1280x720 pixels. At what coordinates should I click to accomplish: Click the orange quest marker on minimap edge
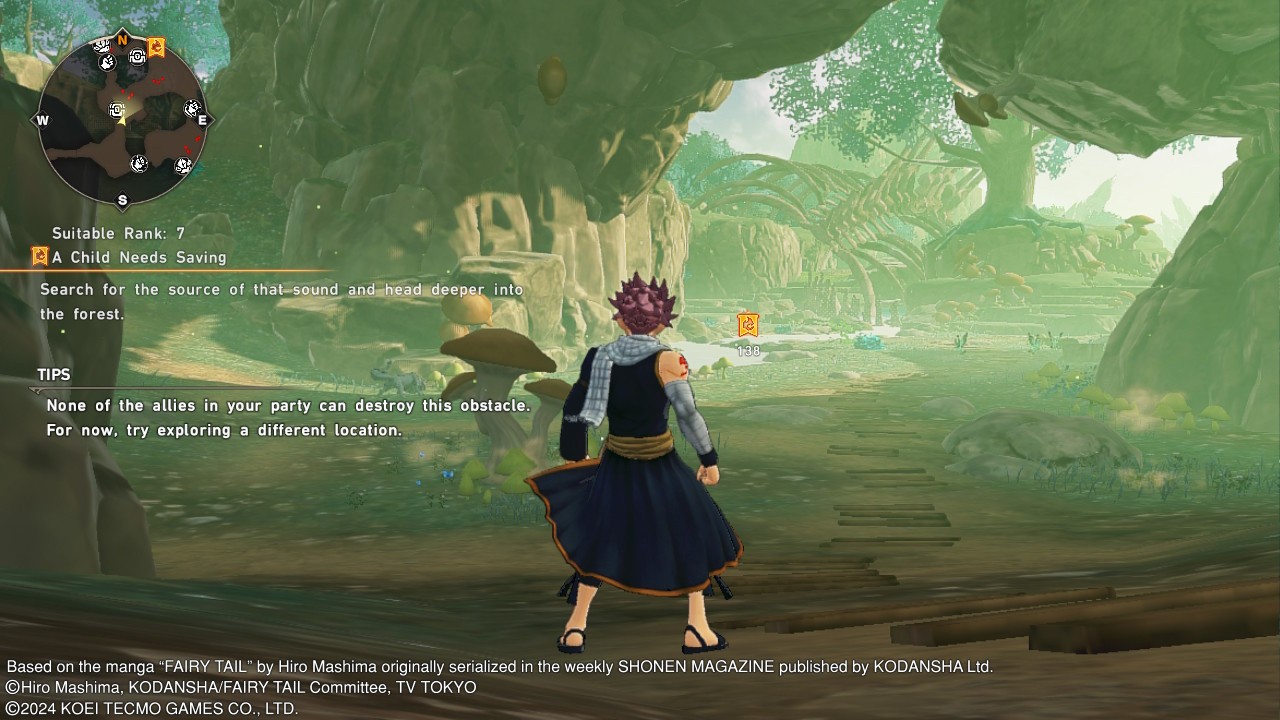(x=156, y=47)
